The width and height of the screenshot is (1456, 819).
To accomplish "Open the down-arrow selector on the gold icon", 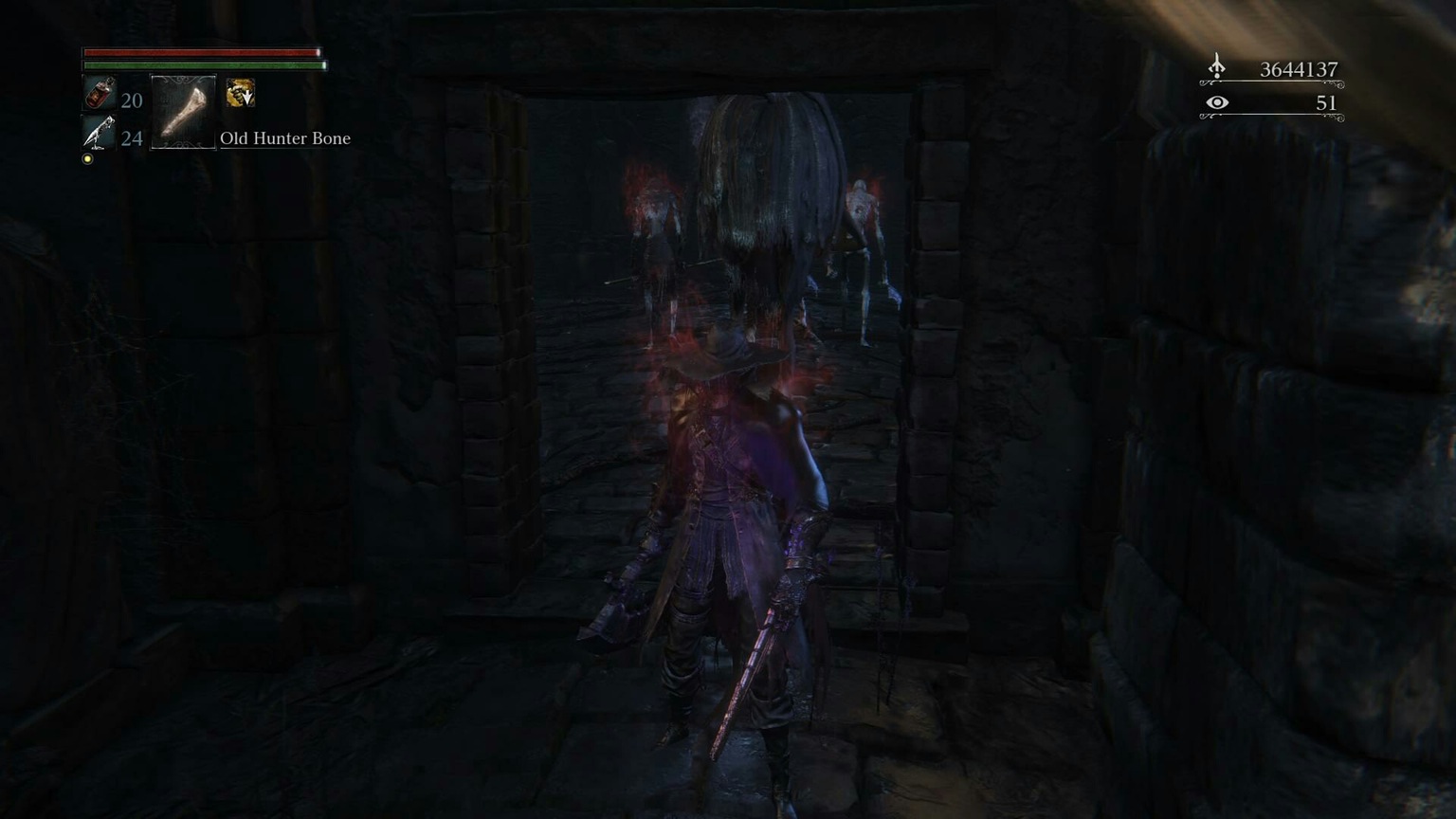I will 246,100.
